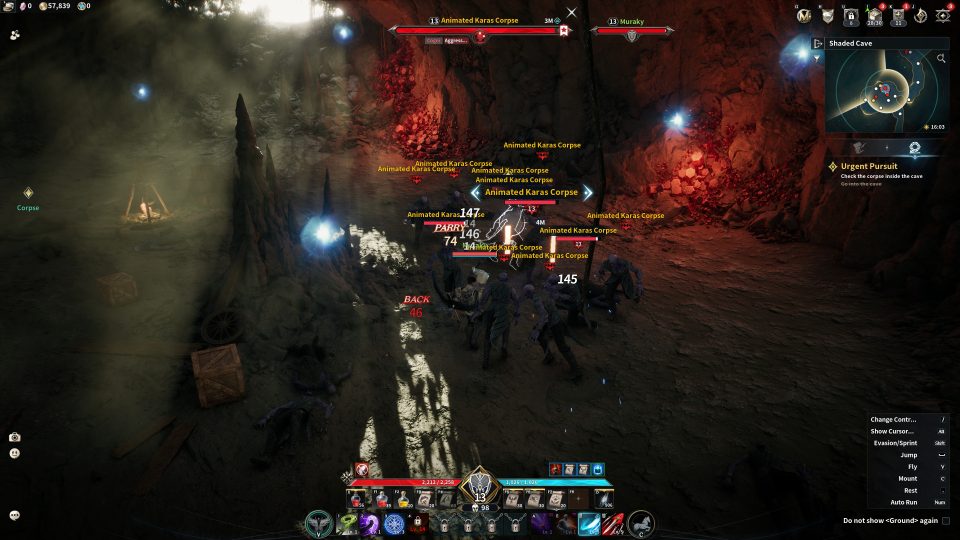
Task: Open the chat bubble icon
Action: point(15,515)
